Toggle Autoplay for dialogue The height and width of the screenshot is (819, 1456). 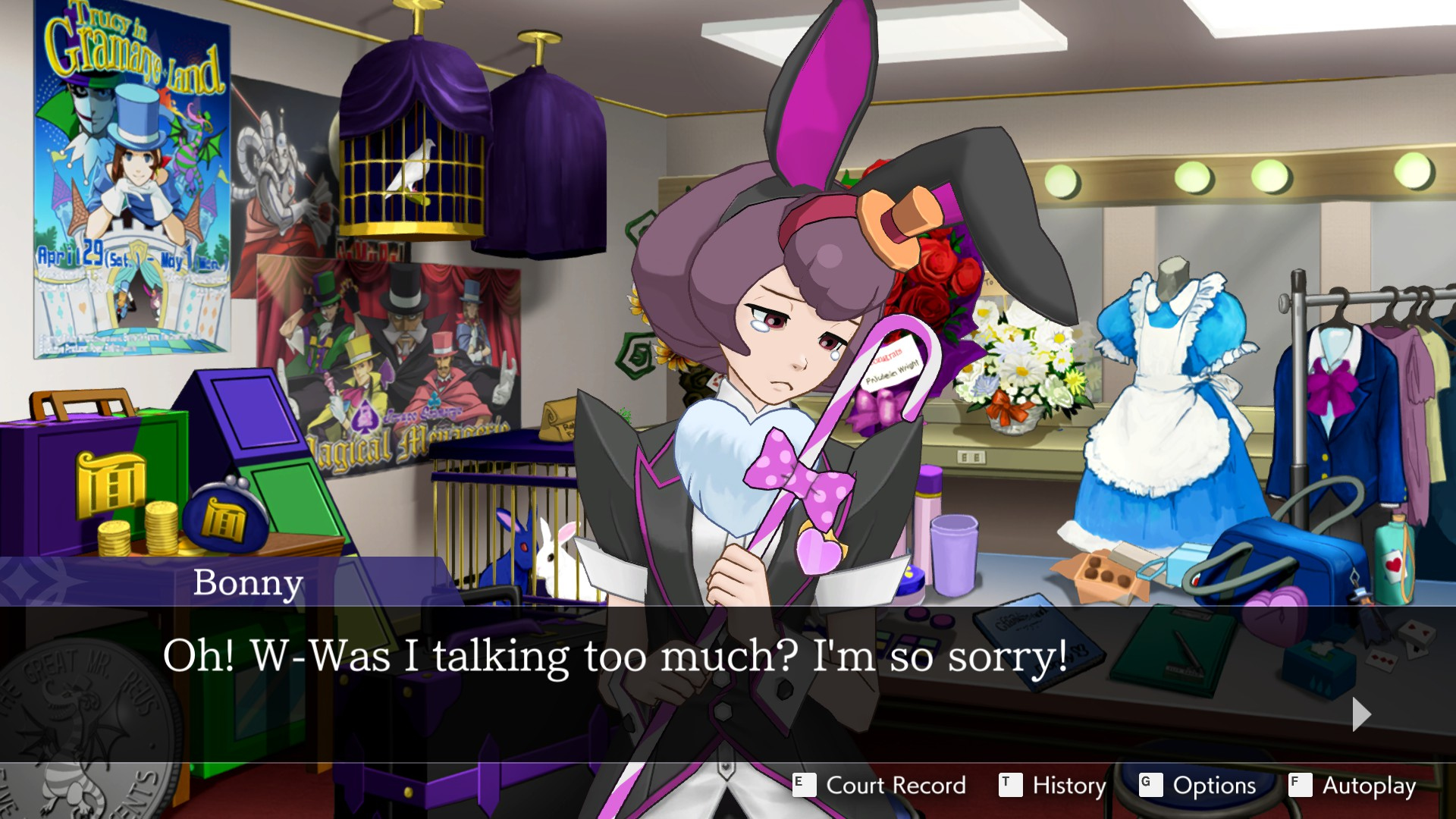click(x=1353, y=785)
